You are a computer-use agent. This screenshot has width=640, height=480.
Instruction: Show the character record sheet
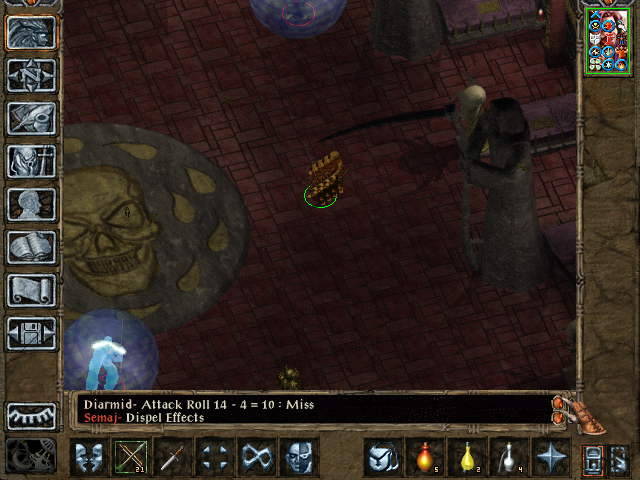pyautogui.click(x=32, y=204)
